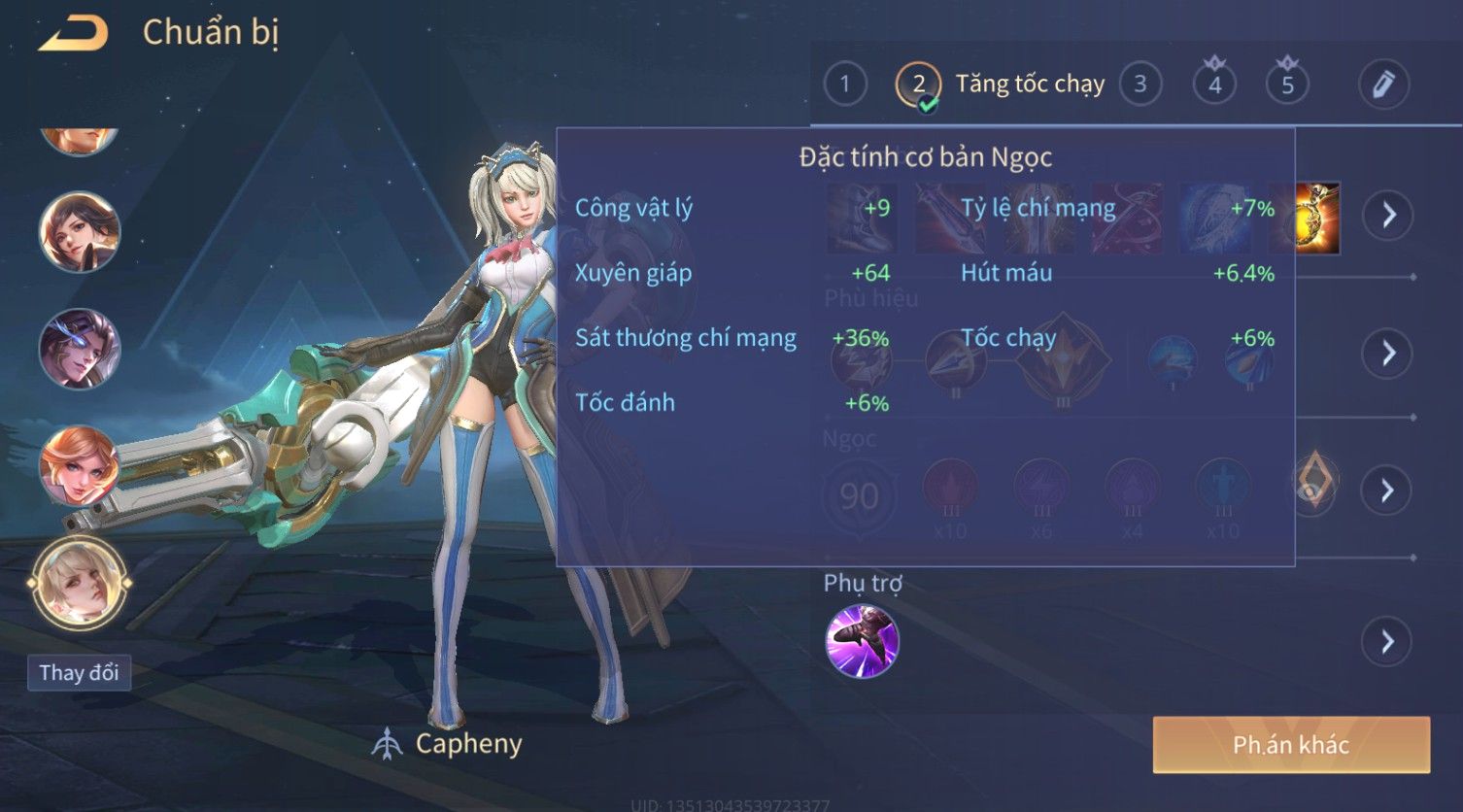This screenshot has height=812, width=1463.
Task: Choose preset 2 Tăng tốc chạy
Action: coord(918,85)
